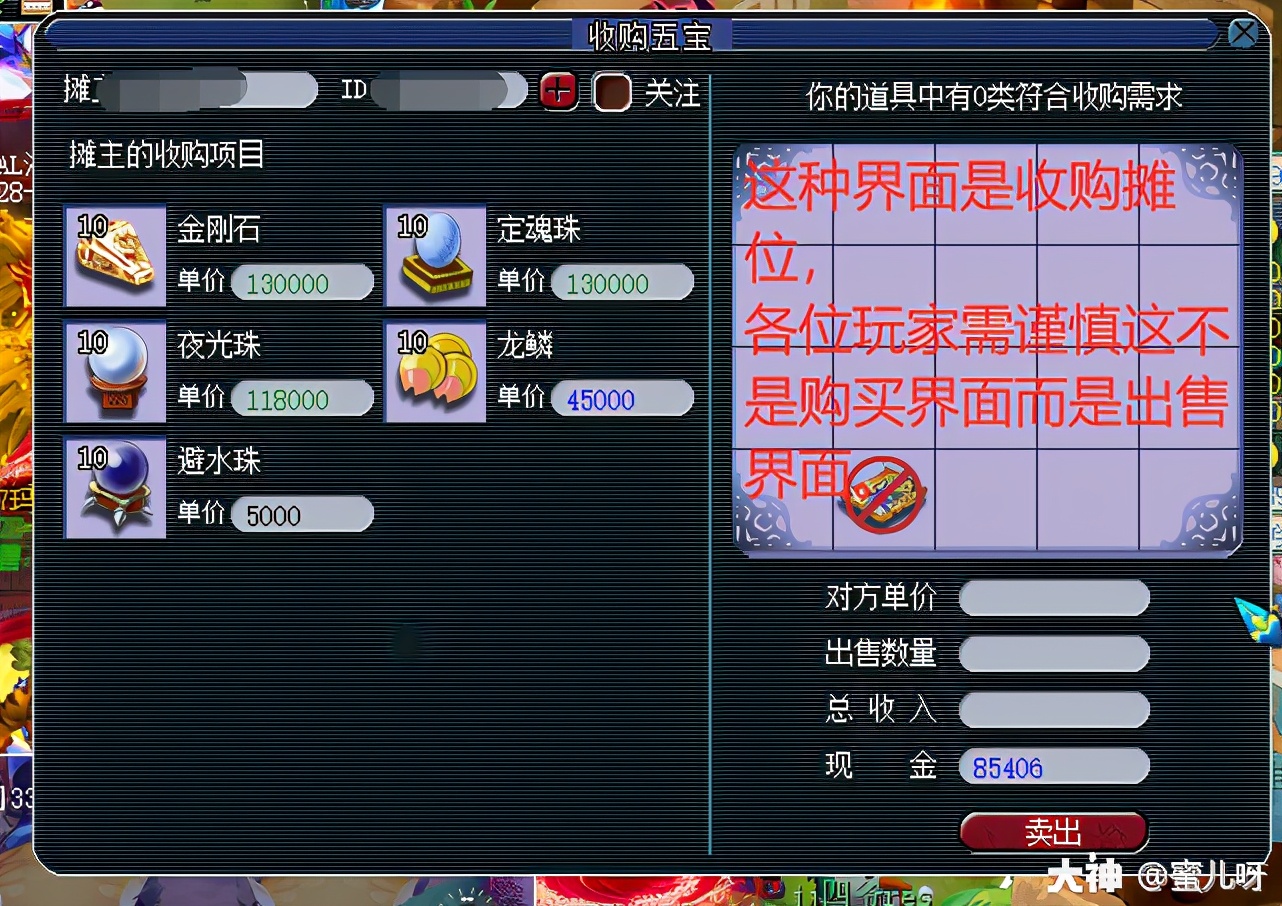Select the 金刚石 item icon
The height and width of the screenshot is (906, 1282).
click(114, 257)
